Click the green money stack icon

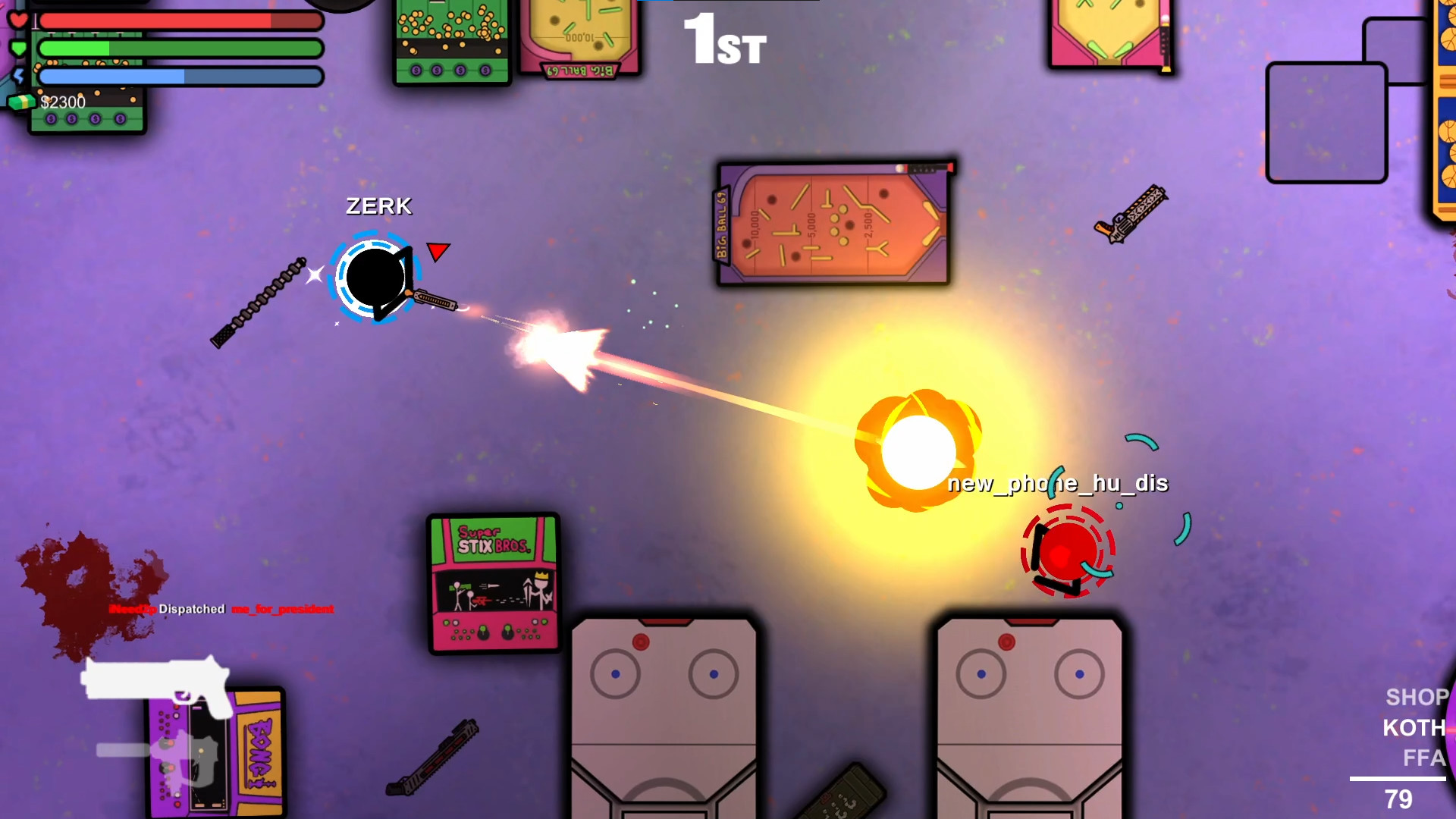point(23,100)
